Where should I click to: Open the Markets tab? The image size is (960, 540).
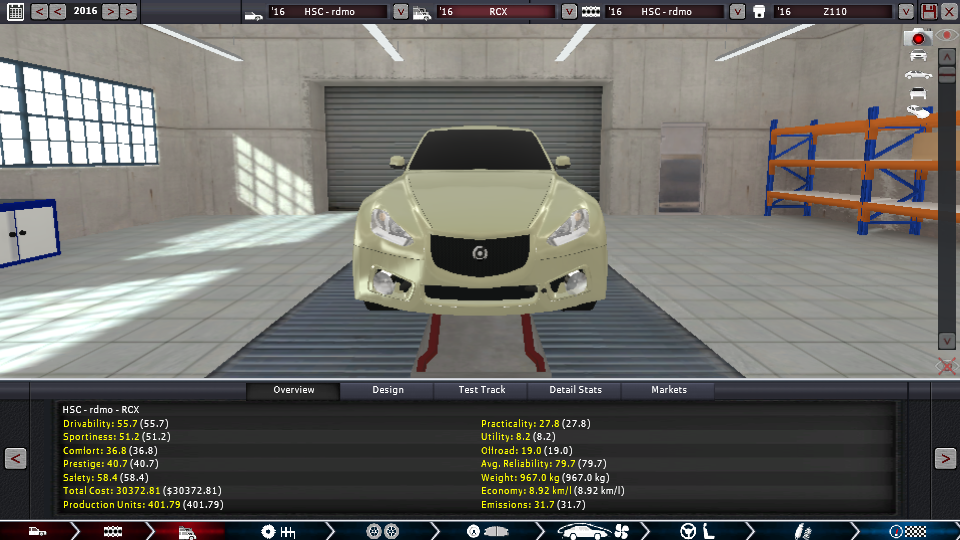coord(669,390)
